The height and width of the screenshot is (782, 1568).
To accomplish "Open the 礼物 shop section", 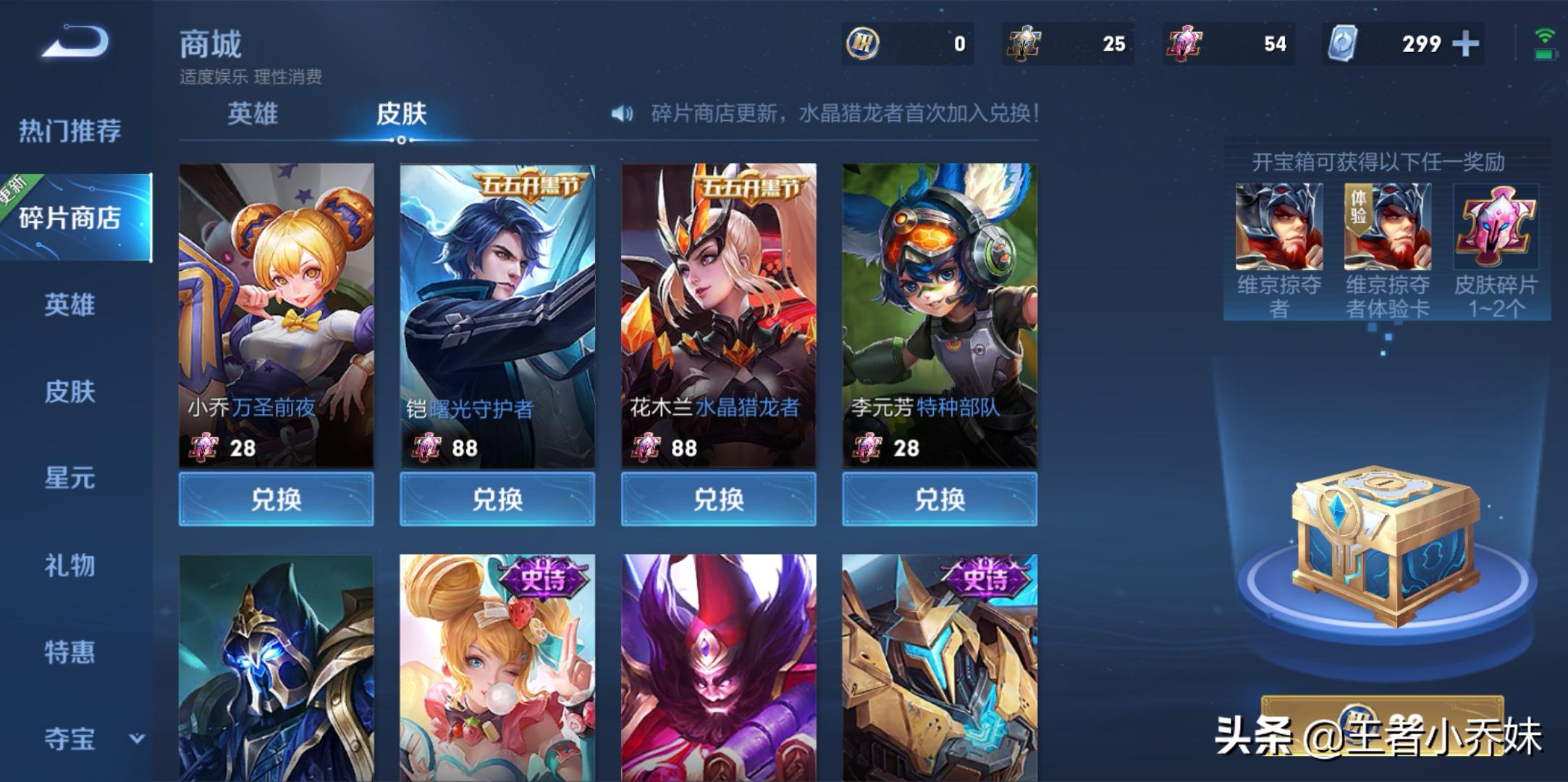I will point(69,565).
